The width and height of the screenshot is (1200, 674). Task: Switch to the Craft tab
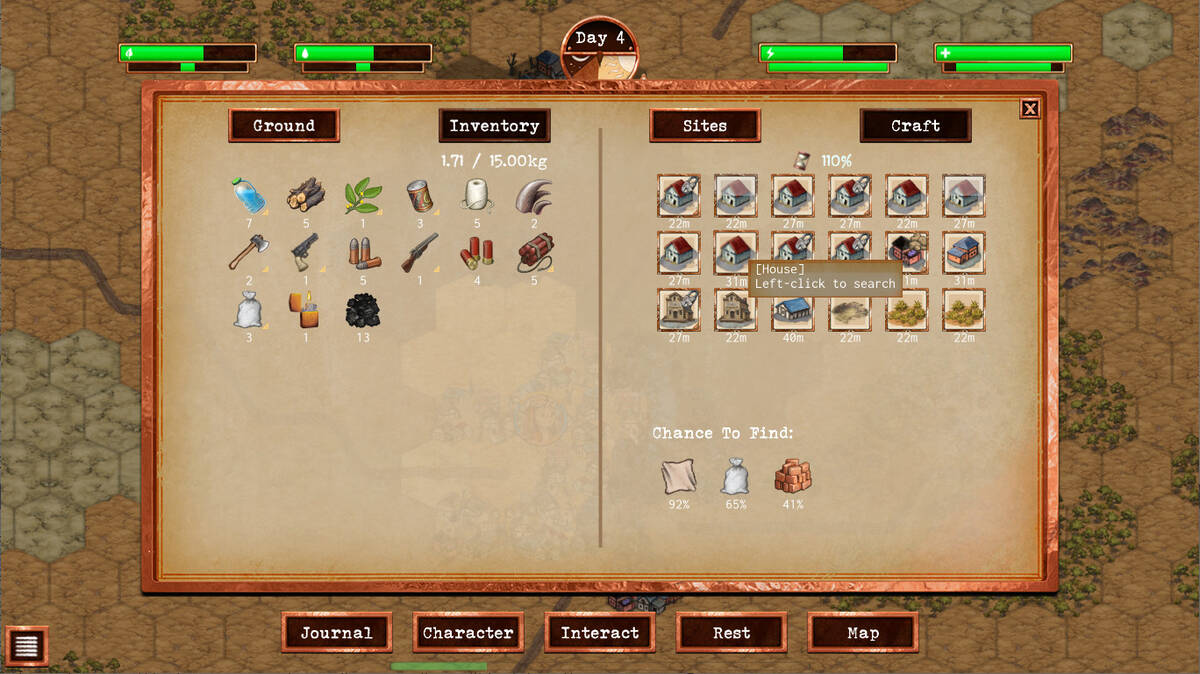click(915, 126)
